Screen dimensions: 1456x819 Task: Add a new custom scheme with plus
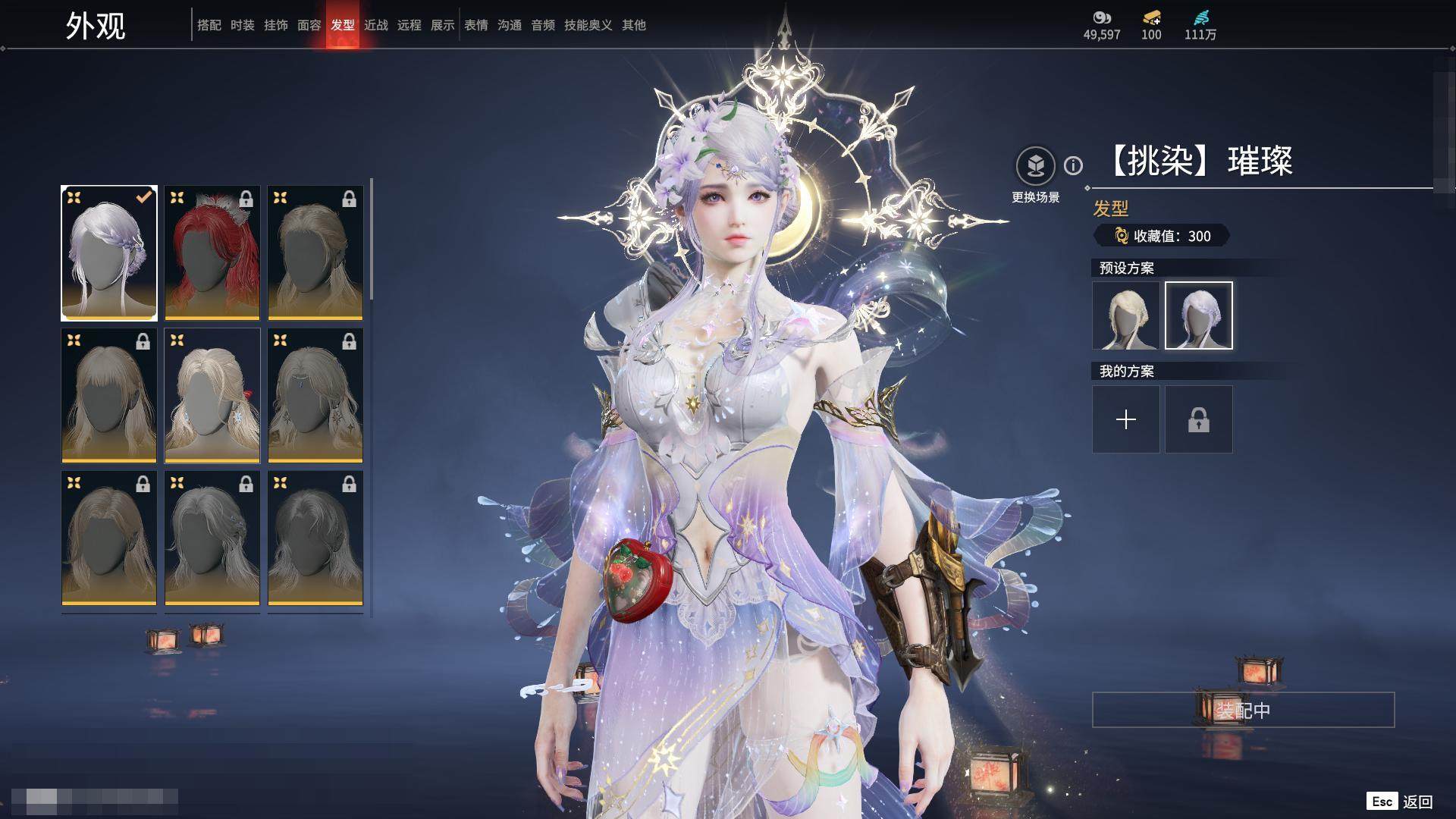1125,419
